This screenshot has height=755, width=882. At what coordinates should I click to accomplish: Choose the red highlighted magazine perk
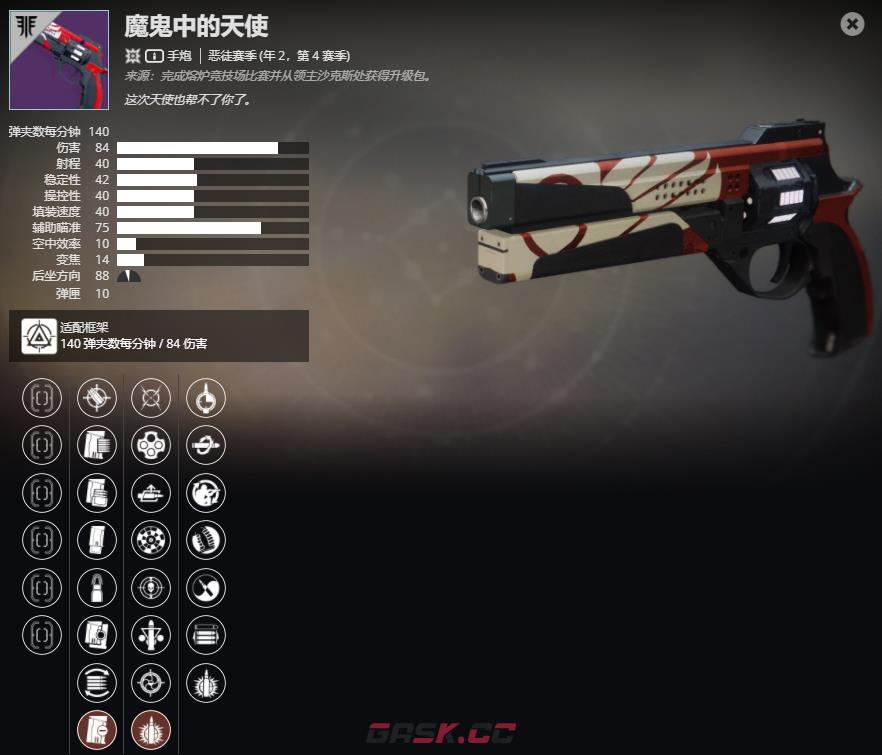[97, 730]
